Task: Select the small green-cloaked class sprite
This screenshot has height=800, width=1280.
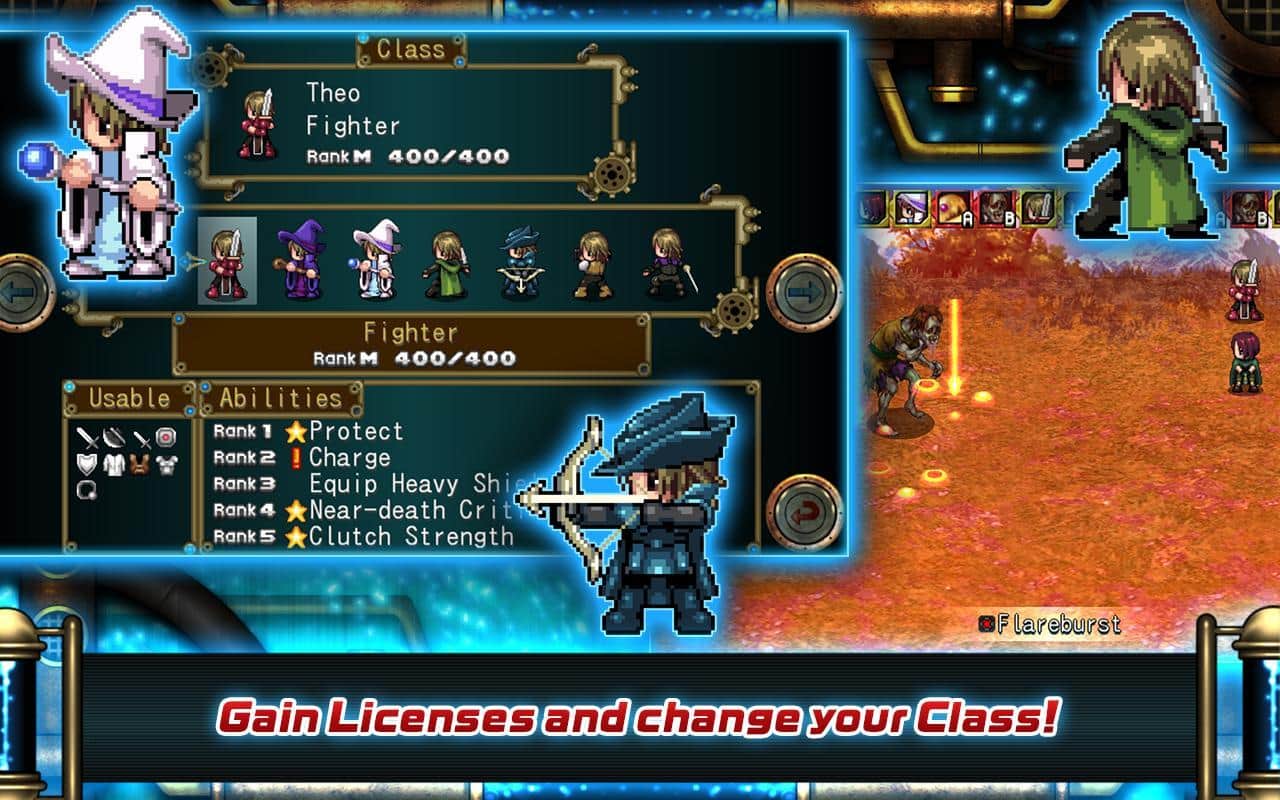Action: pos(446,265)
